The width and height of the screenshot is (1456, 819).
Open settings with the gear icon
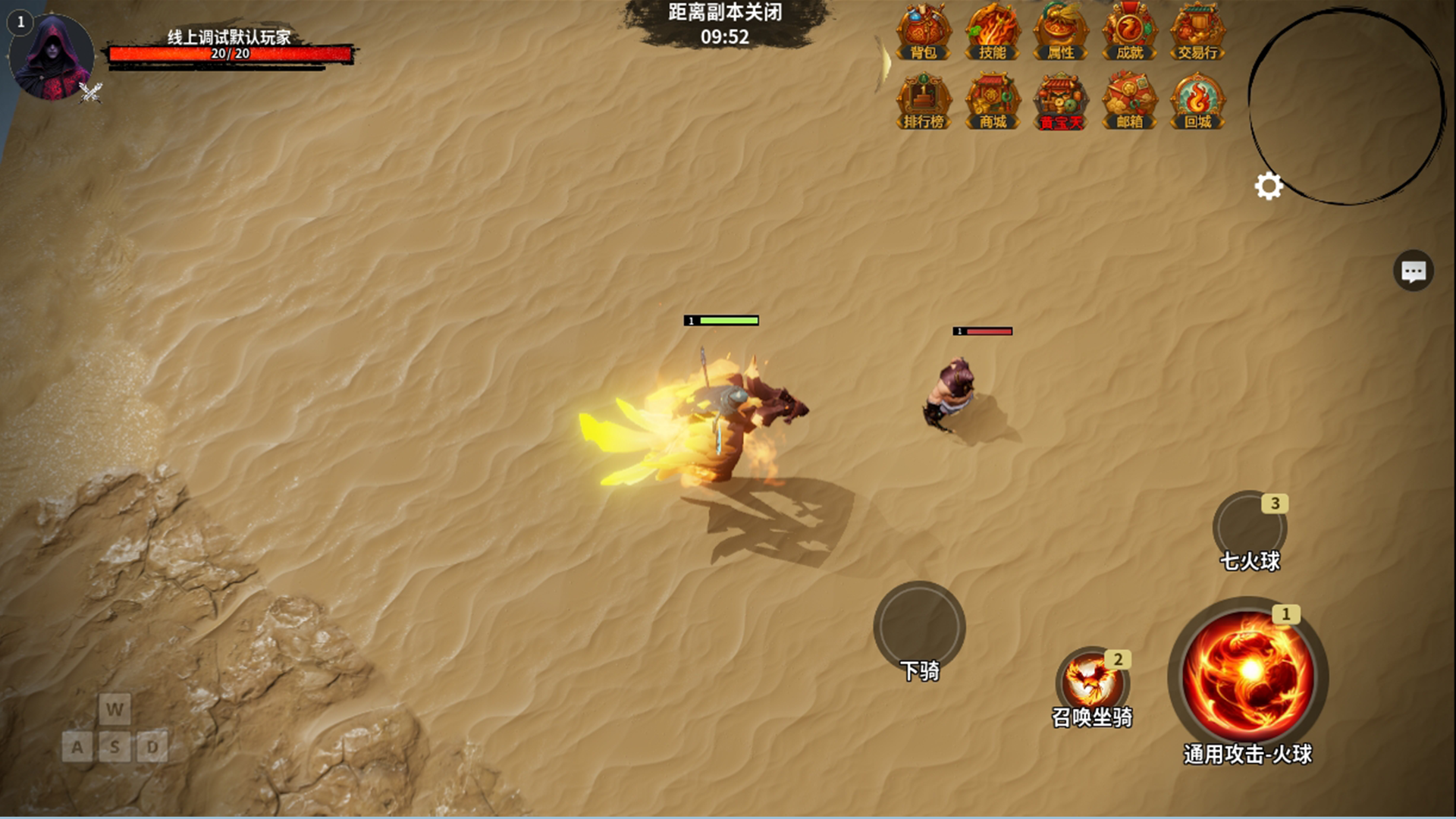point(1269,186)
